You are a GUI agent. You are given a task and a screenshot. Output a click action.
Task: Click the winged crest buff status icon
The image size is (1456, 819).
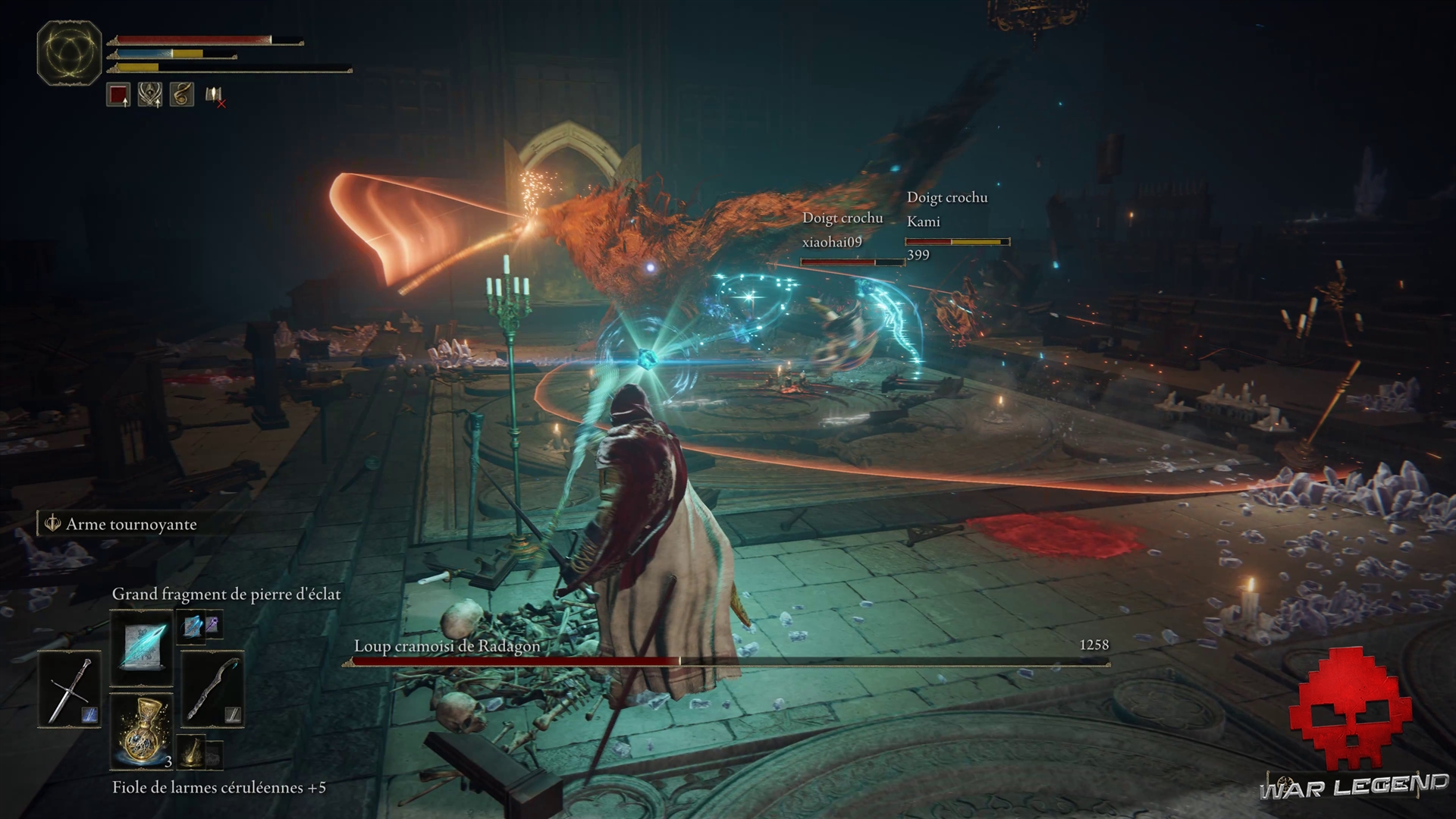(150, 95)
